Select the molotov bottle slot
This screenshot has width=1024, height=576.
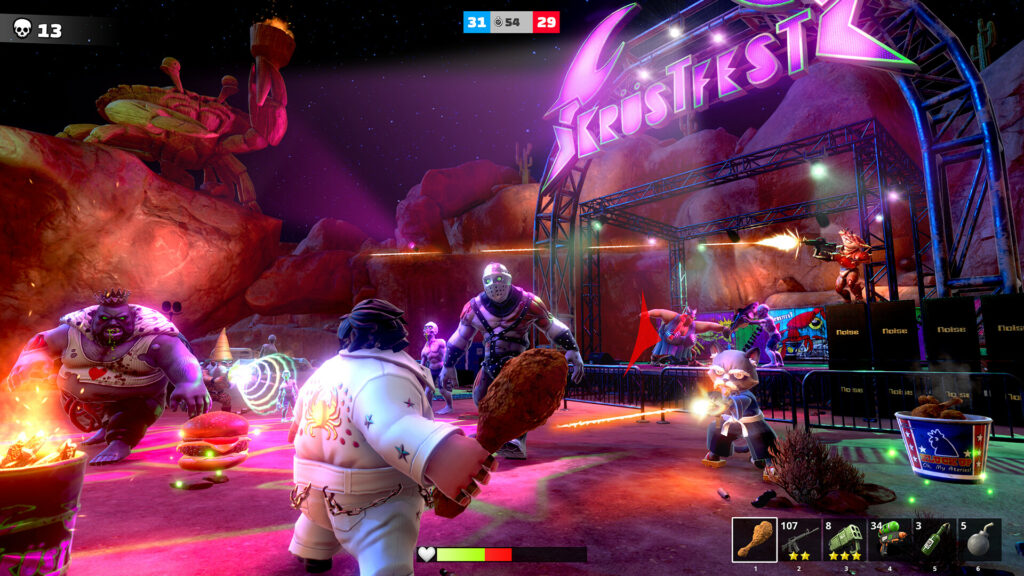pos(935,540)
